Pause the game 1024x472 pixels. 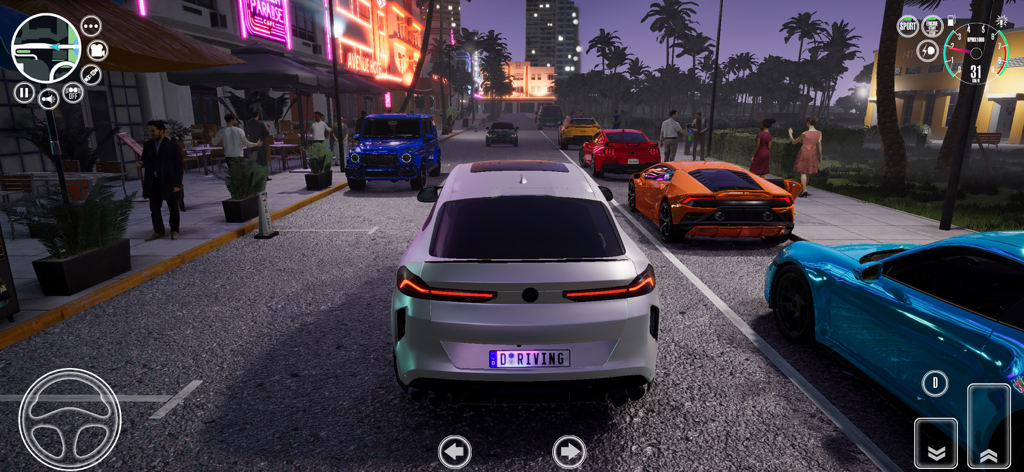(24, 93)
